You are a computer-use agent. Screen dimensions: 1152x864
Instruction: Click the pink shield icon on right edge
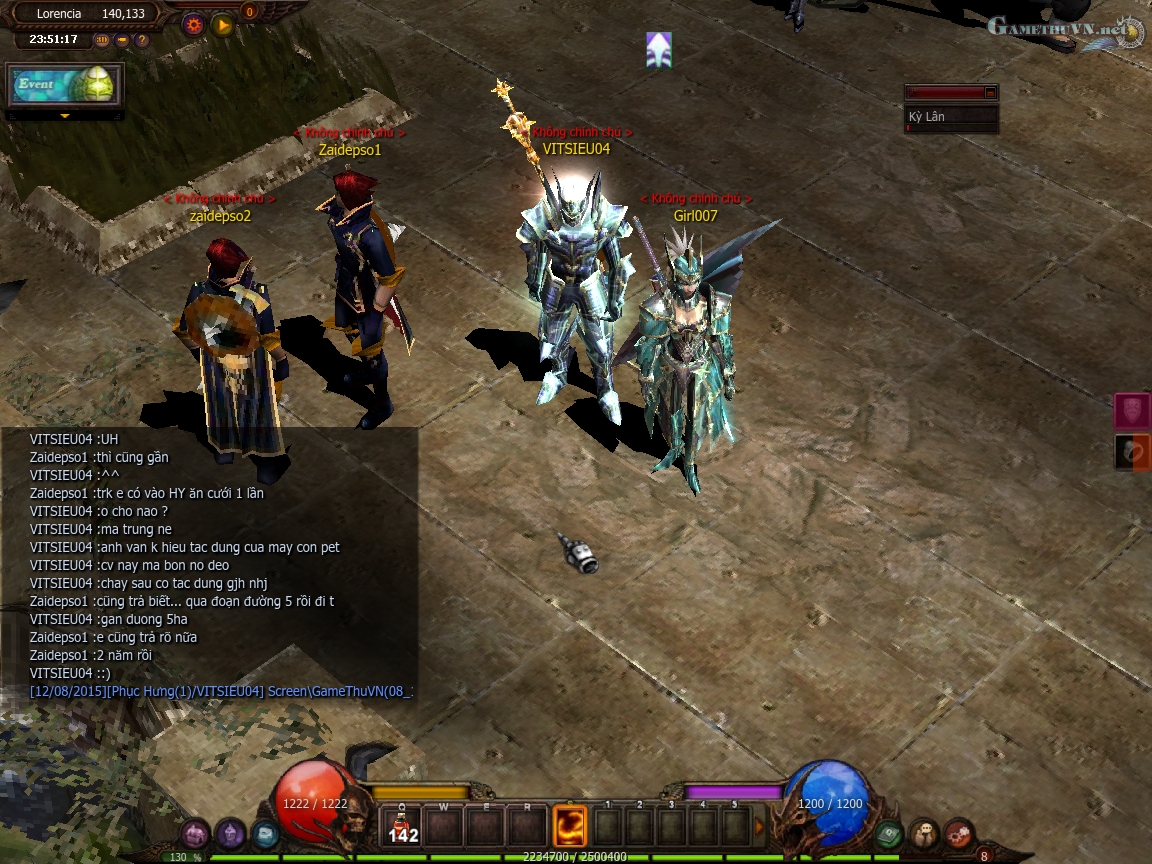(x=1132, y=411)
